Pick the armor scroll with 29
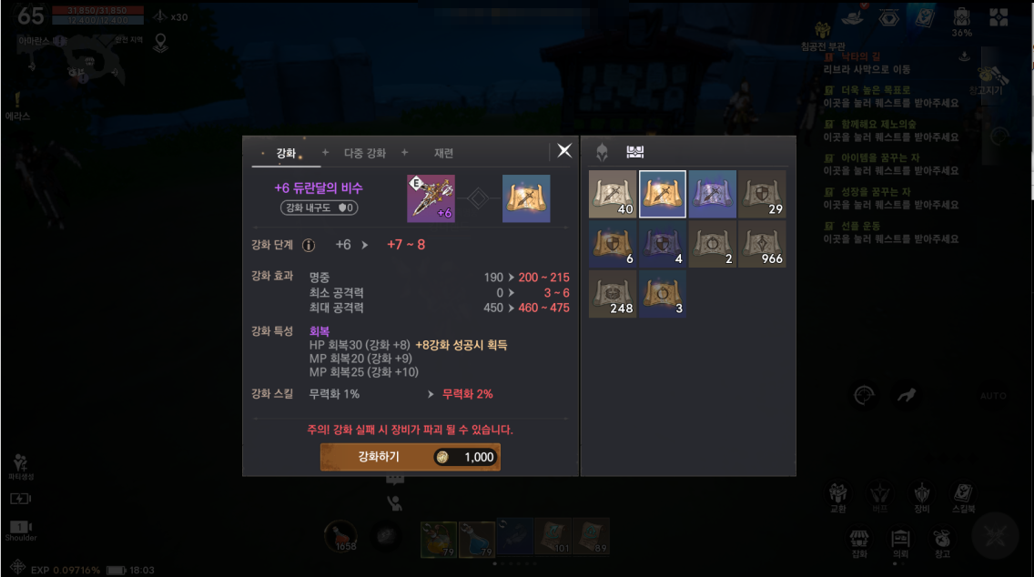This screenshot has height=577, width=1034. point(761,194)
